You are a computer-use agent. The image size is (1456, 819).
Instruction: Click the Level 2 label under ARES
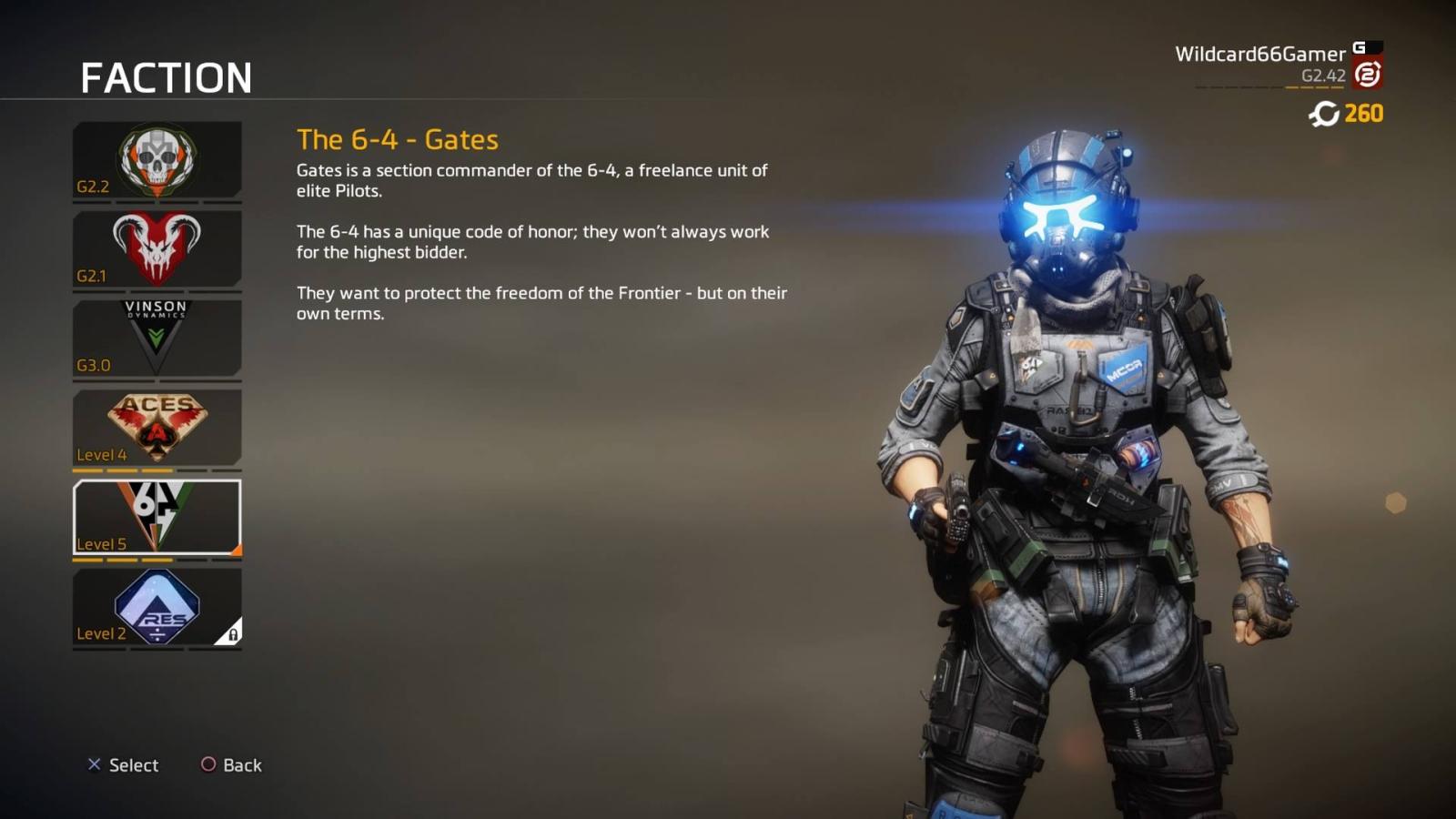[103, 634]
